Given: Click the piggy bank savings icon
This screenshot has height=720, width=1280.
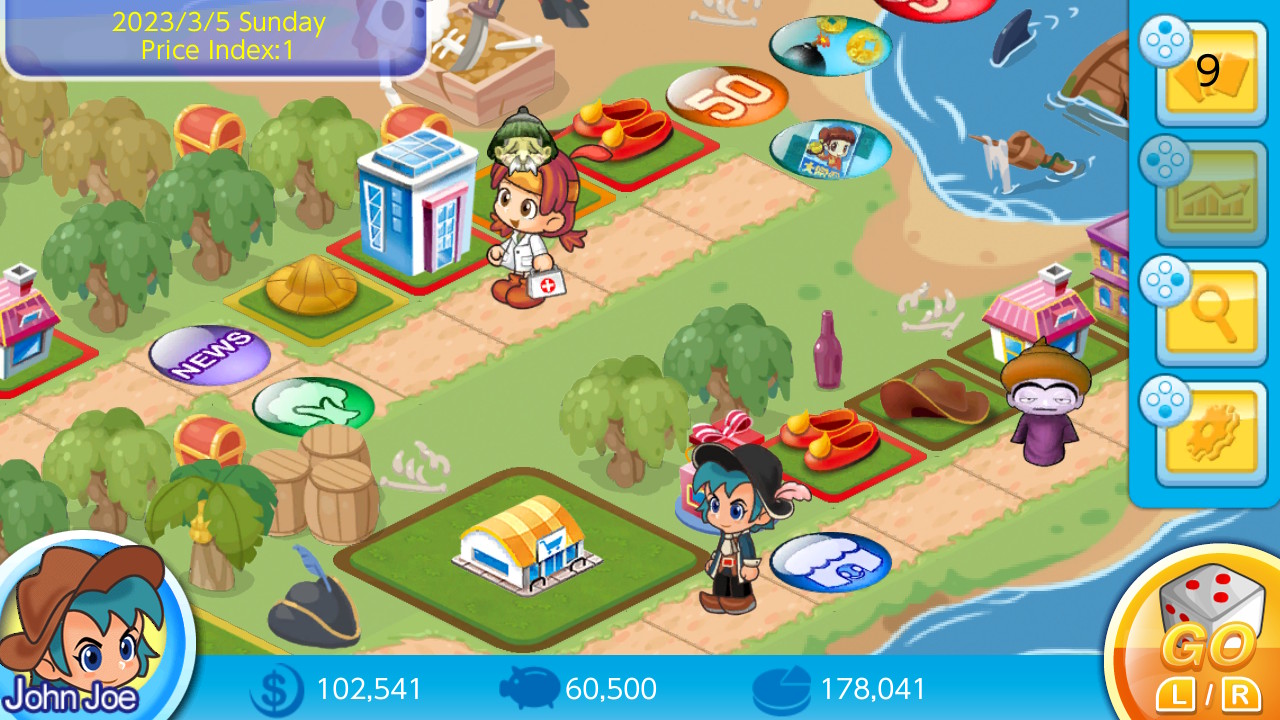Looking at the screenshot, I should (530, 689).
